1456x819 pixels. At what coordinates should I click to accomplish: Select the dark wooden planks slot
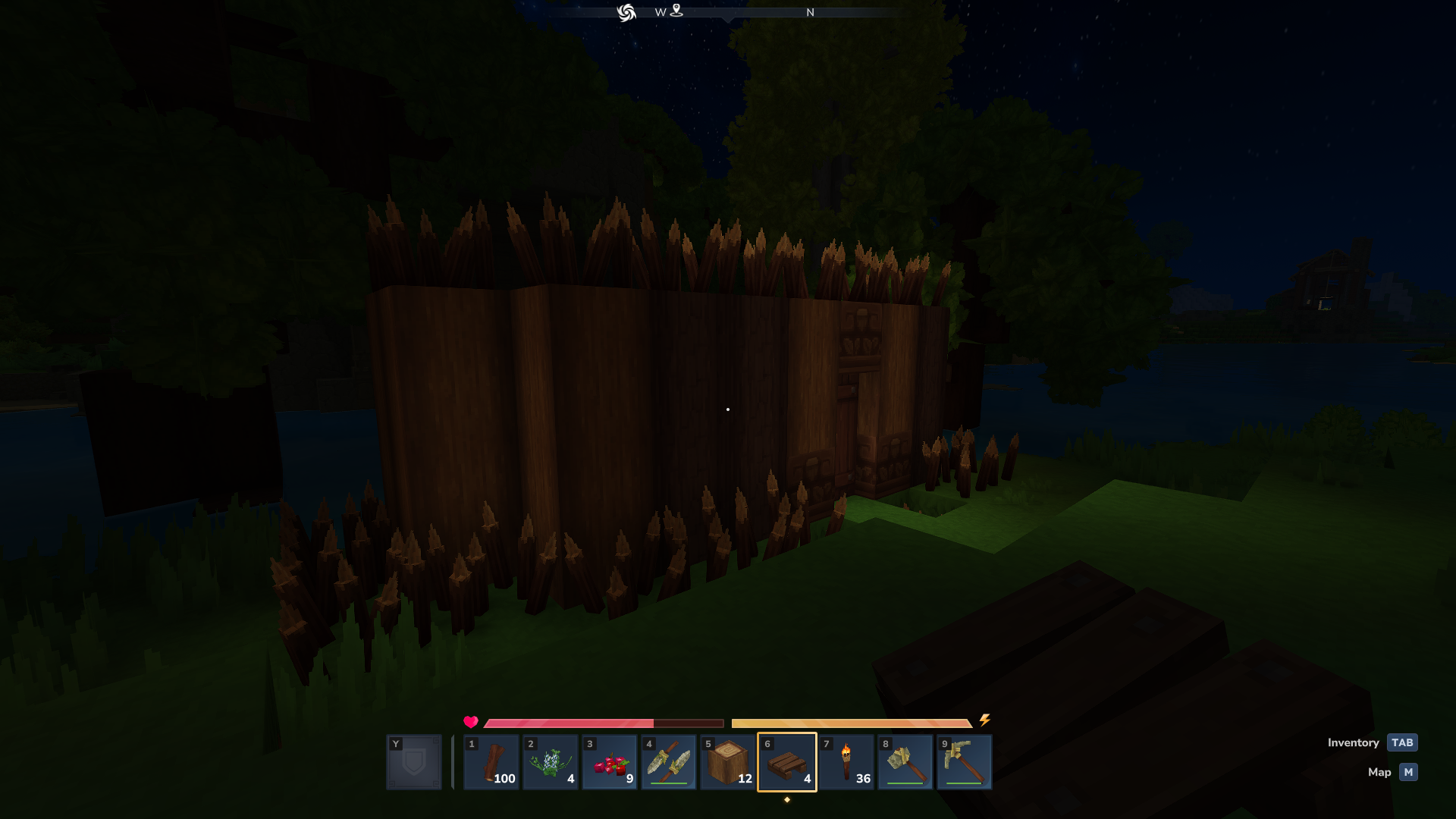pos(787,762)
